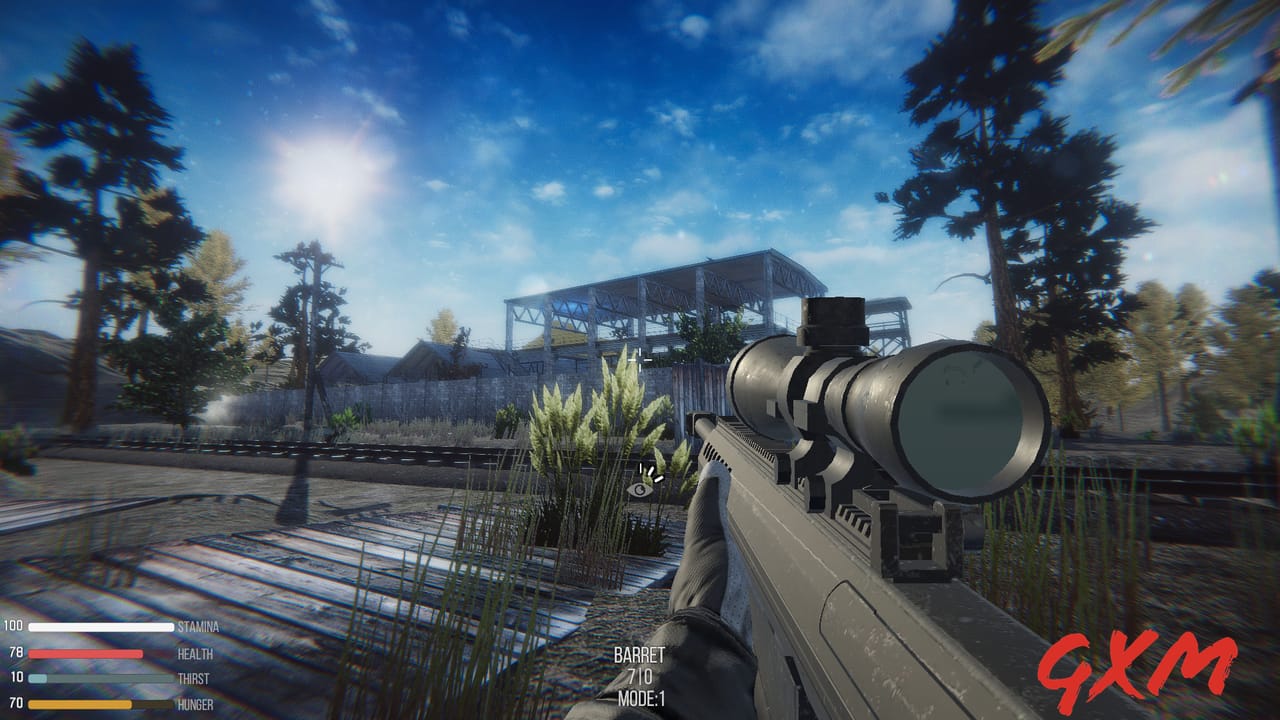Click the BARRET weapon name label
The height and width of the screenshot is (720, 1280).
point(640,657)
